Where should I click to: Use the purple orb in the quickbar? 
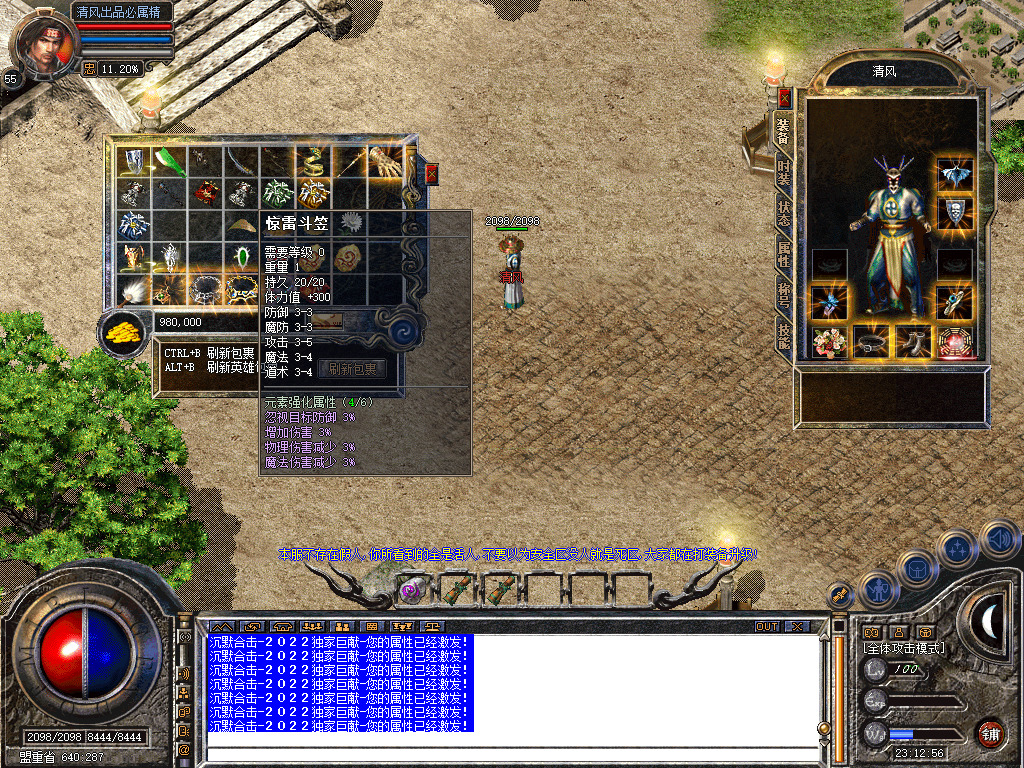point(410,590)
